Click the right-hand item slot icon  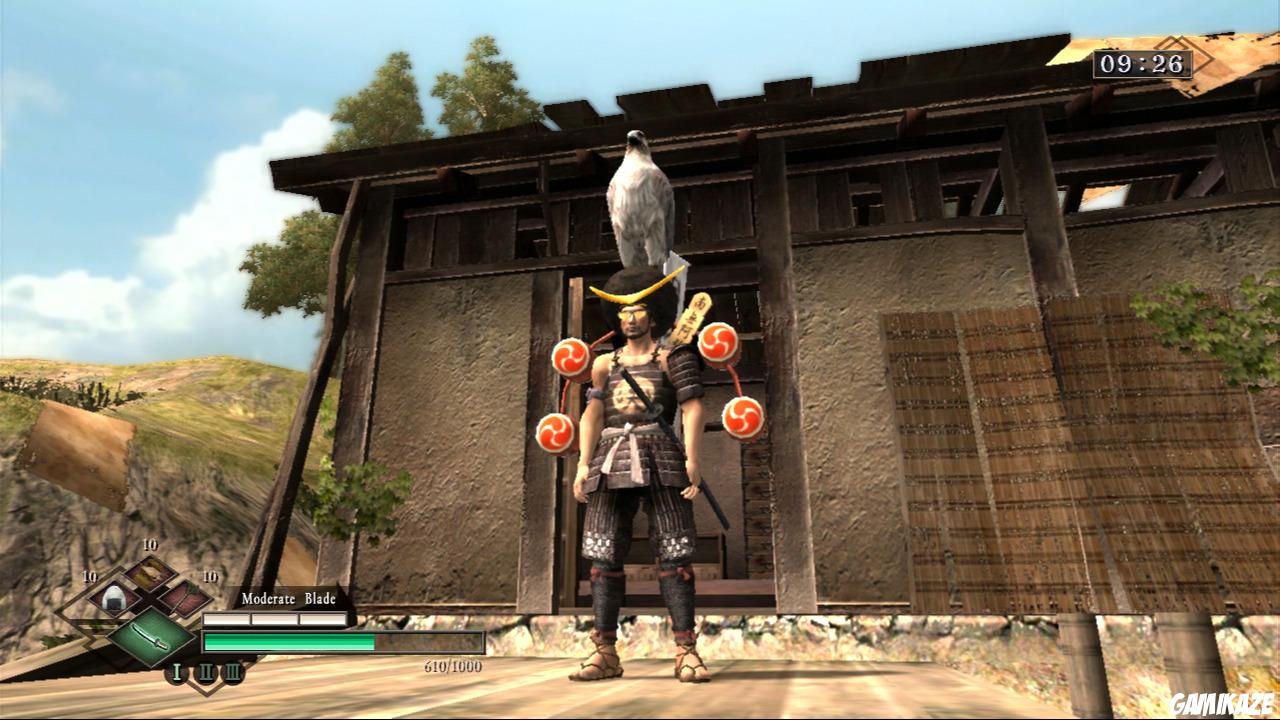tap(185, 597)
